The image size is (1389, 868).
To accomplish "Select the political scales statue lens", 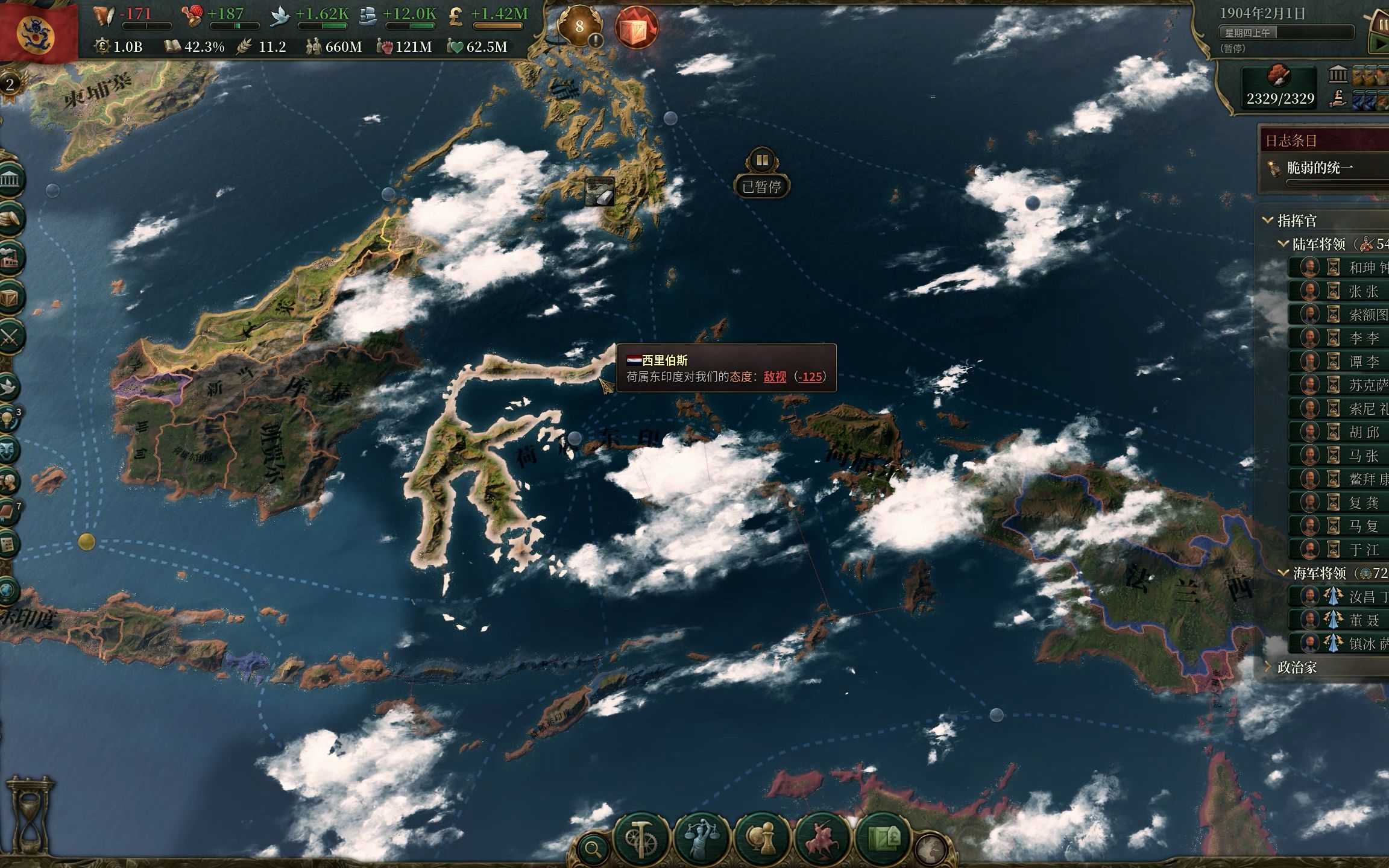I will [x=701, y=839].
